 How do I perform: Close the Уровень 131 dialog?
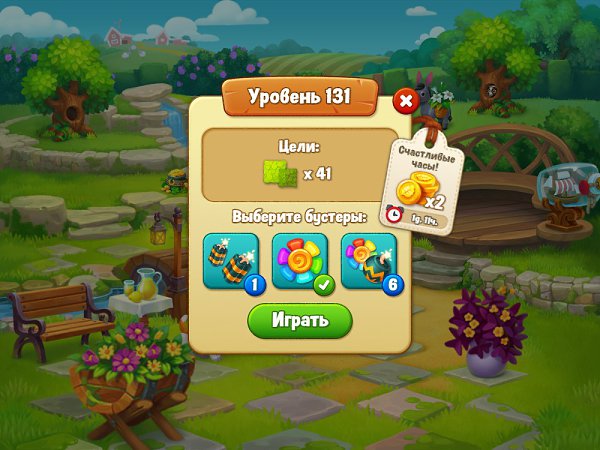[405, 101]
